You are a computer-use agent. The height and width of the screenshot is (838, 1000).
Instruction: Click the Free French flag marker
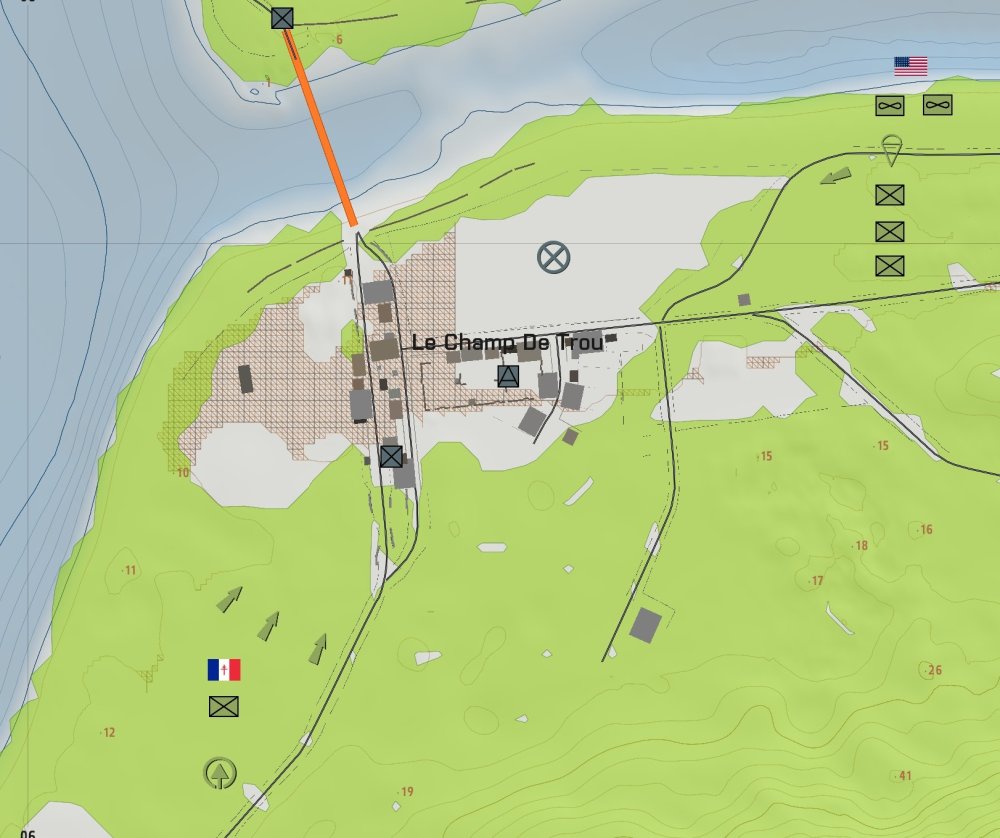coord(224,670)
